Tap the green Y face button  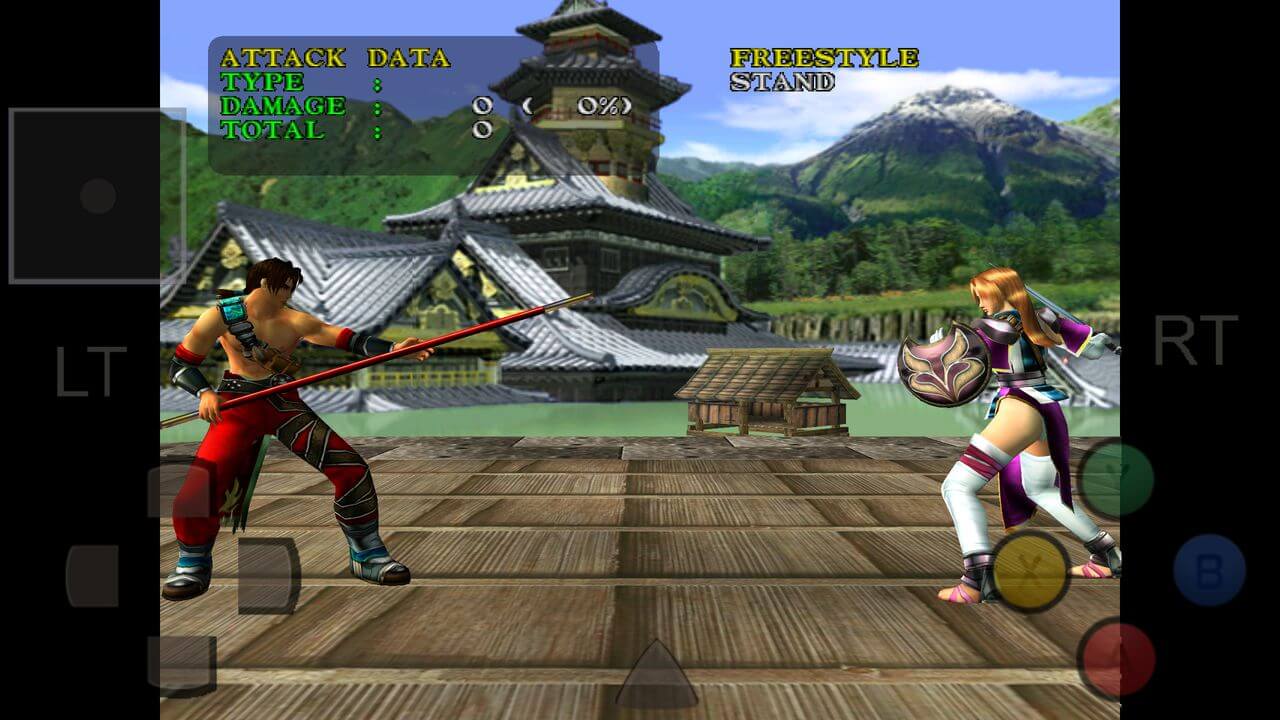pyautogui.click(x=1116, y=479)
